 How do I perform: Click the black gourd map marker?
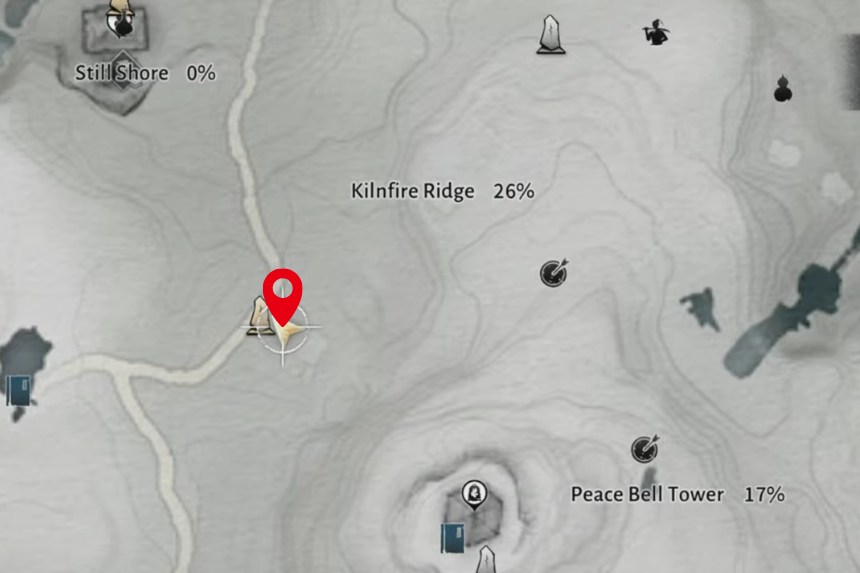[x=783, y=90]
